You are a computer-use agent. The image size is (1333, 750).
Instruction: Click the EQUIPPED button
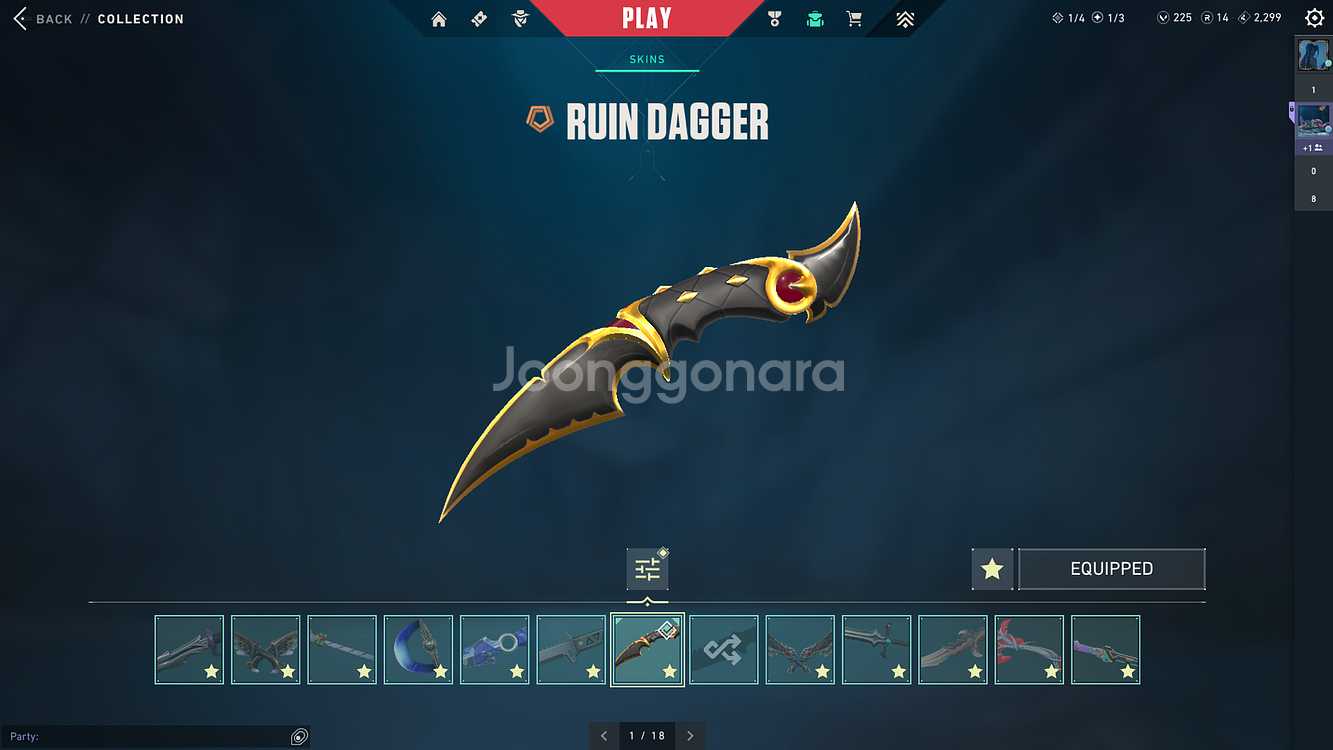(x=1111, y=569)
